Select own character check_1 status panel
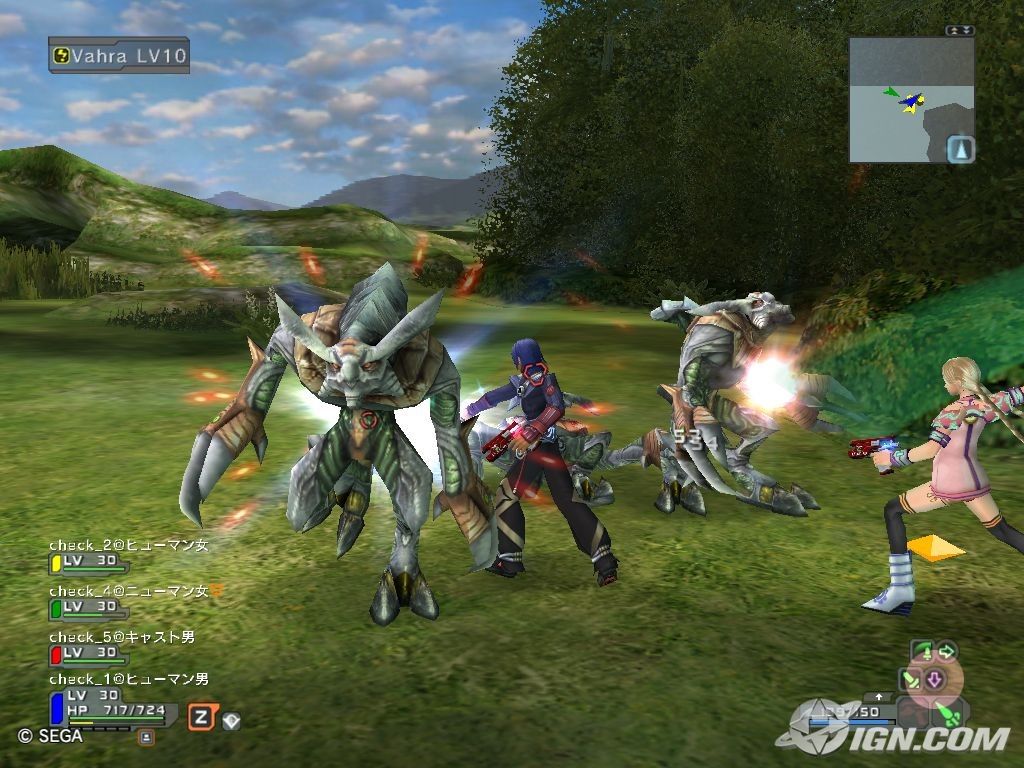1024x768 pixels. [115, 702]
